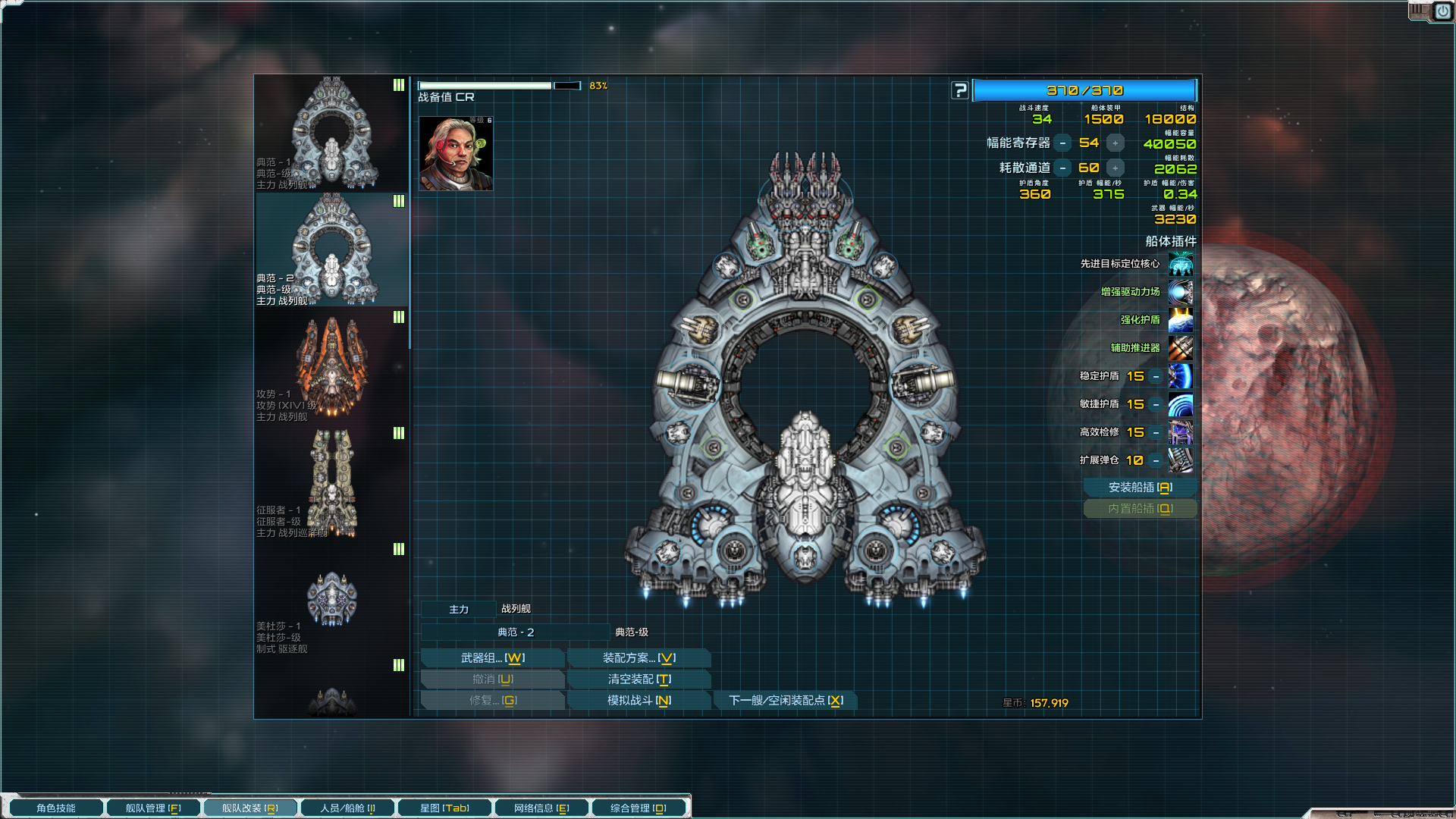Install a hull mod via 安装船插
The height and width of the screenshot is (819, 1456).
tap(1140, 488)
